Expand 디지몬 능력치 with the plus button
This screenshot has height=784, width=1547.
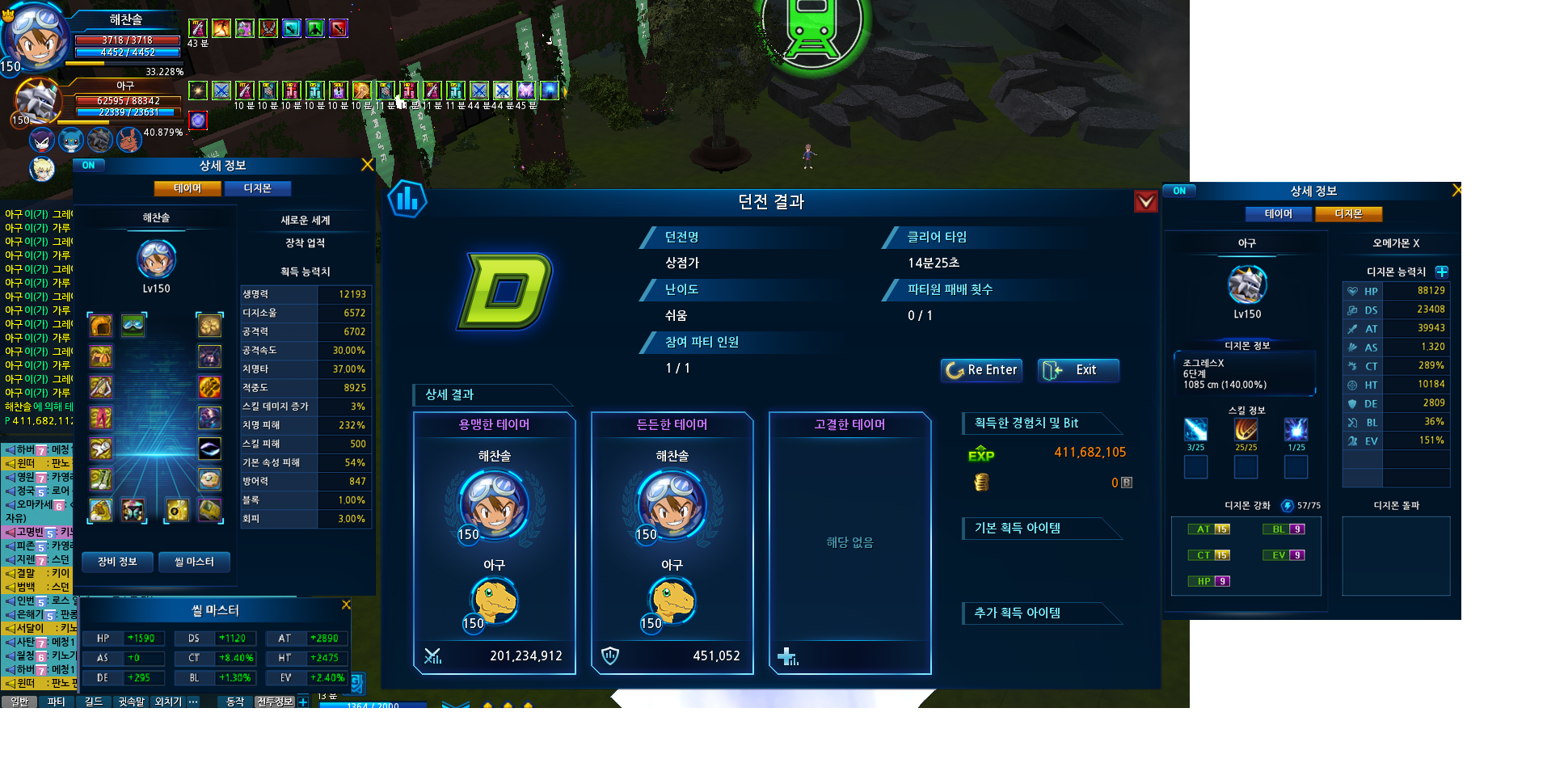tap(1442, 272)
